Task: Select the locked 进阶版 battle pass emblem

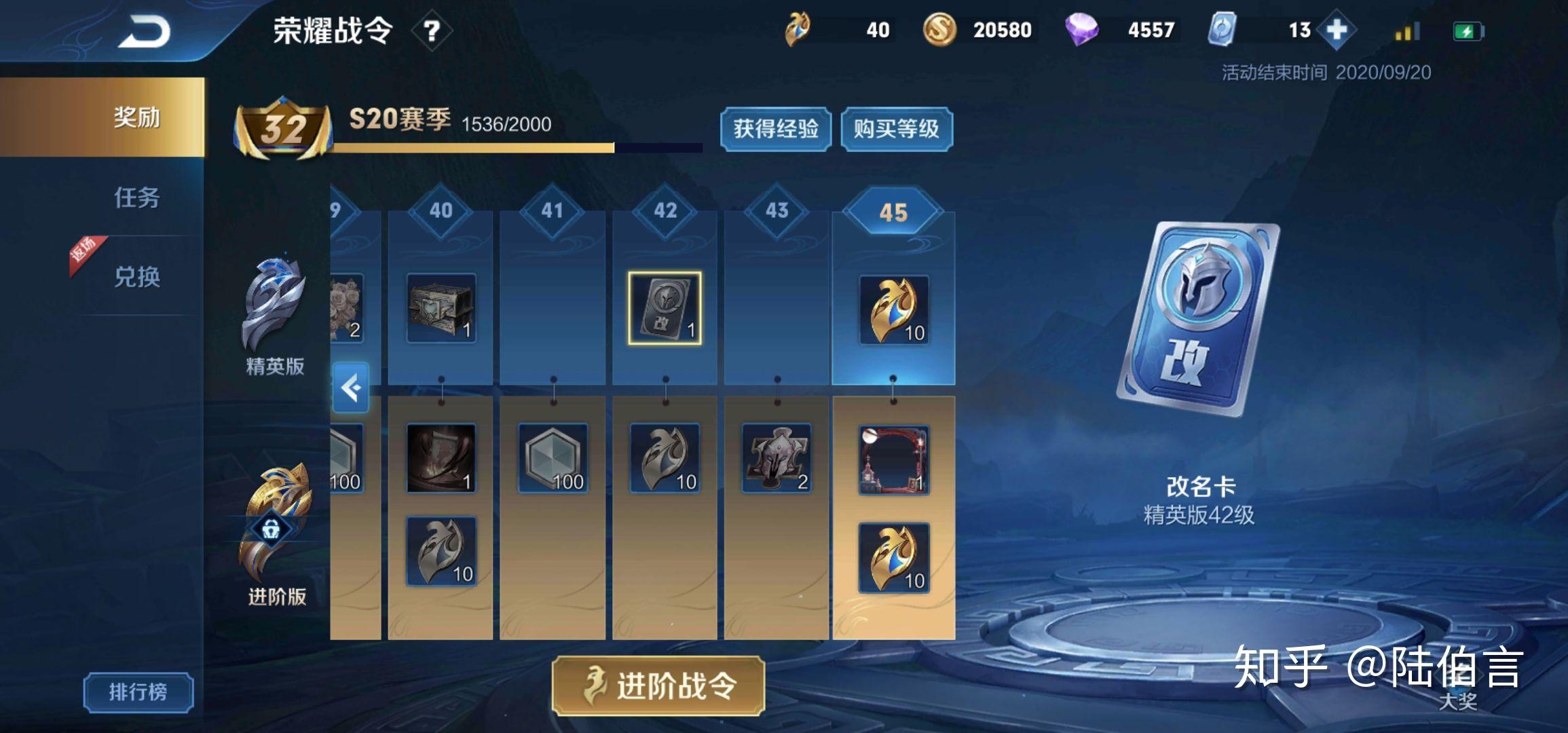Action: click(274, 516)
